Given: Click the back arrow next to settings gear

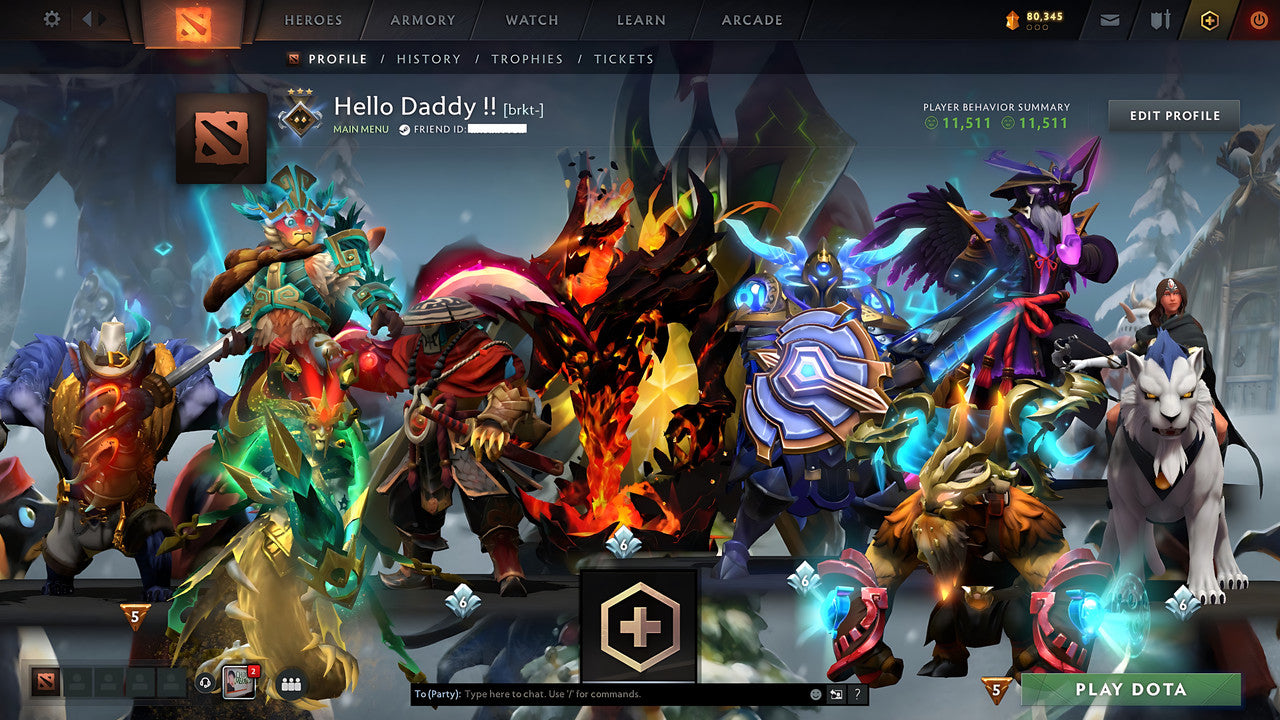Looking at the screenshot, I should (x=88, y=19).
